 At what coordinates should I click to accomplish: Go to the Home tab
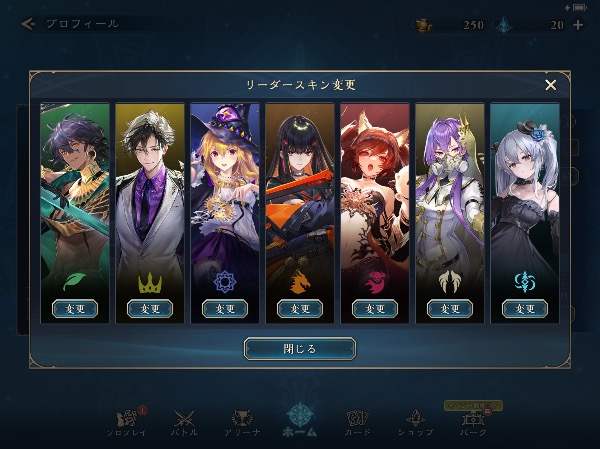click(300, 420)
